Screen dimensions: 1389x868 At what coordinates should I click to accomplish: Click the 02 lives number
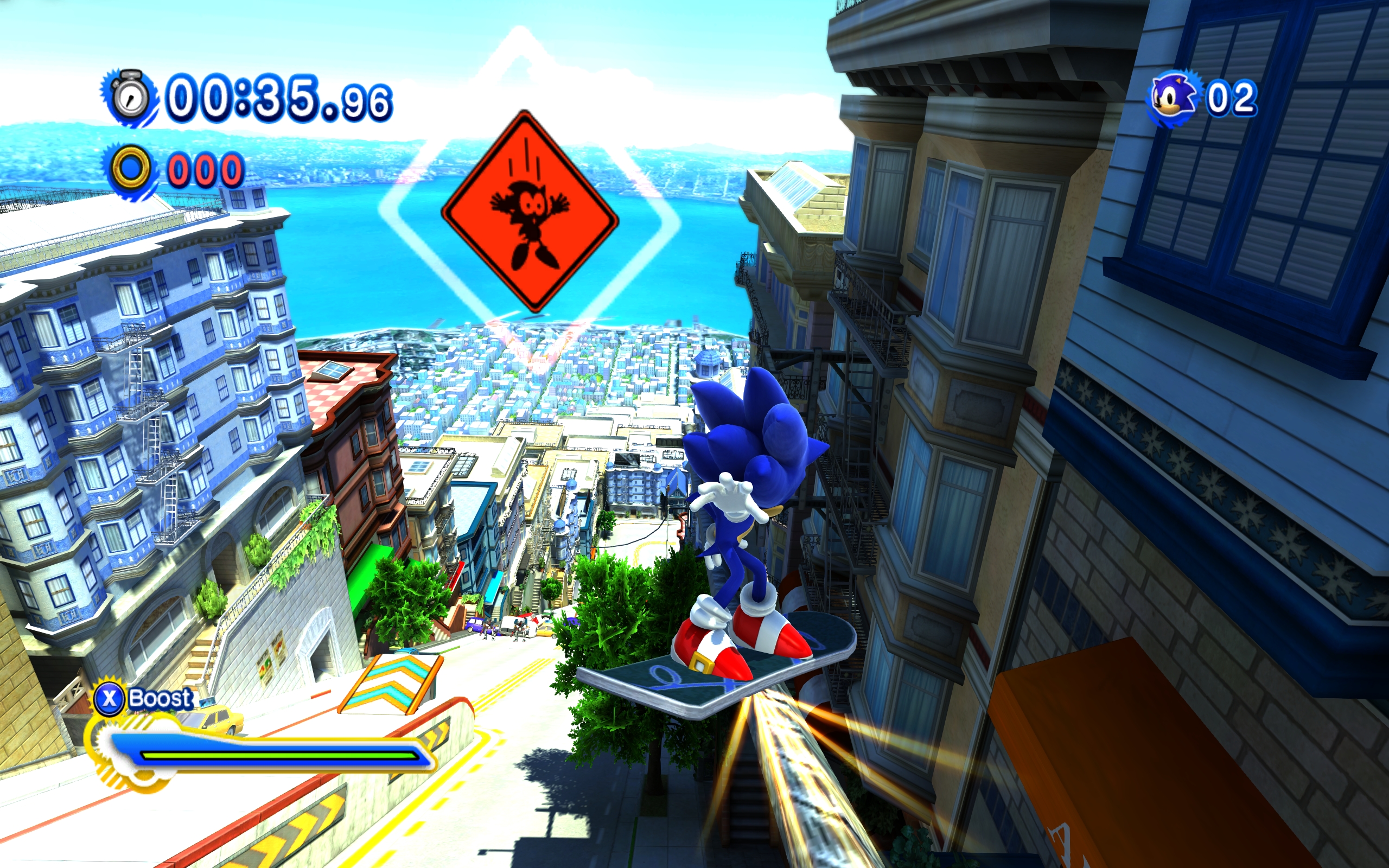[x=1233, y=99]
